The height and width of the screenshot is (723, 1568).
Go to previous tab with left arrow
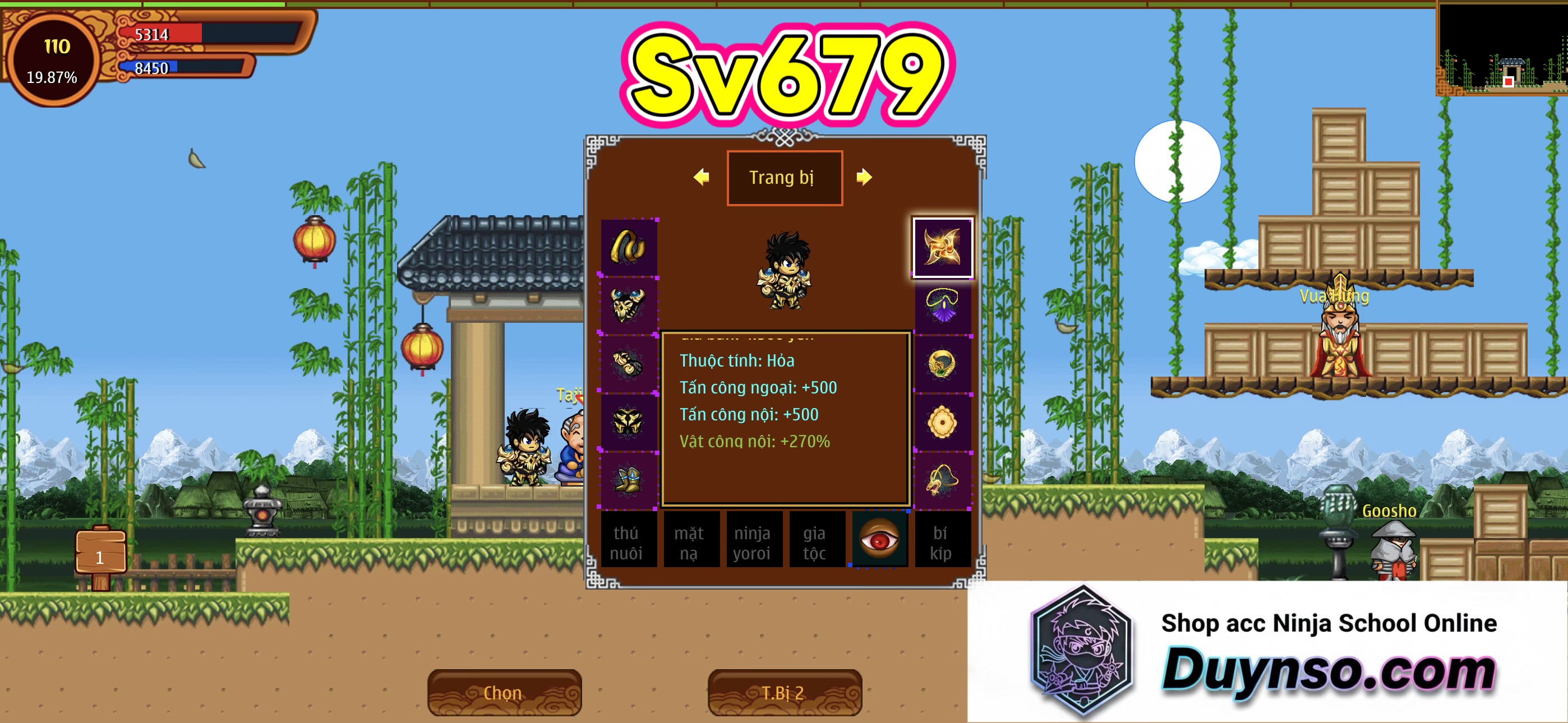click(701, 177)
